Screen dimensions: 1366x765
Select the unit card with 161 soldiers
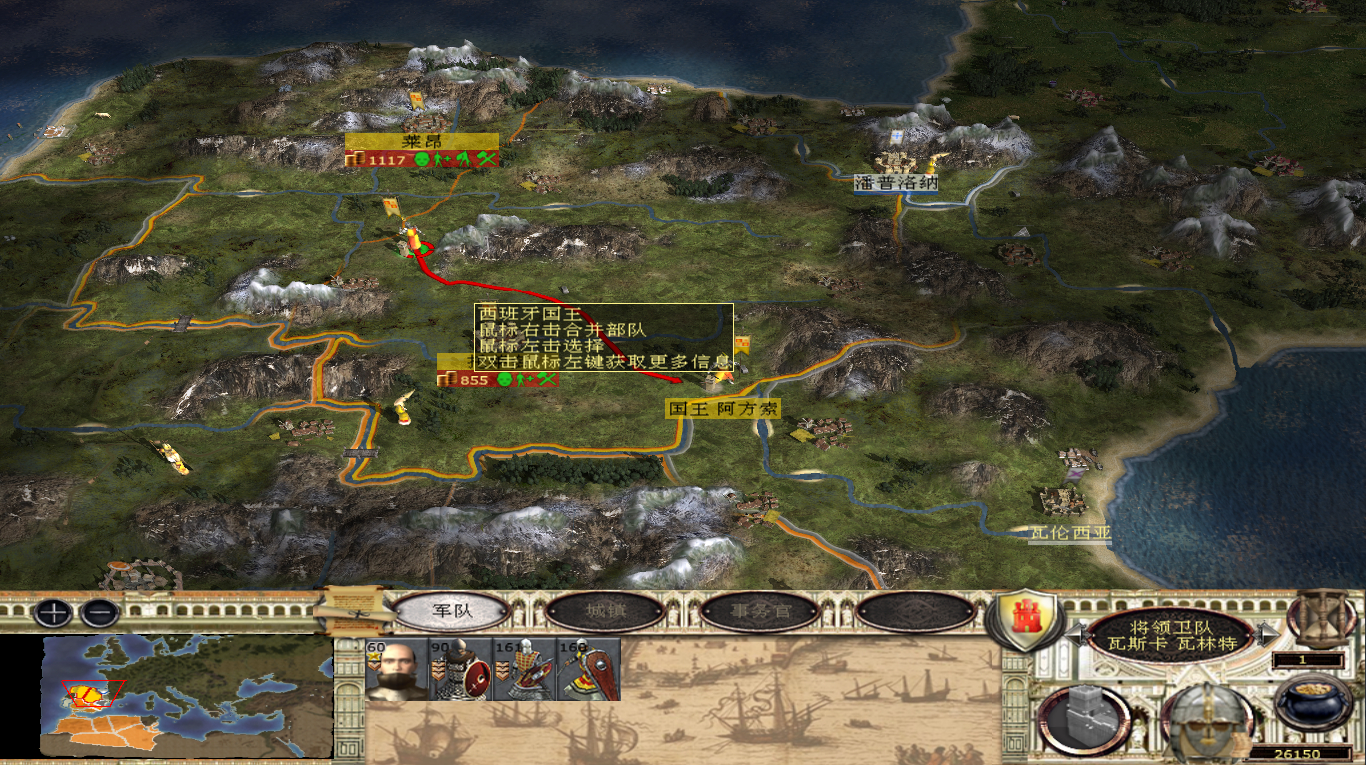click(x=525, y=669)
